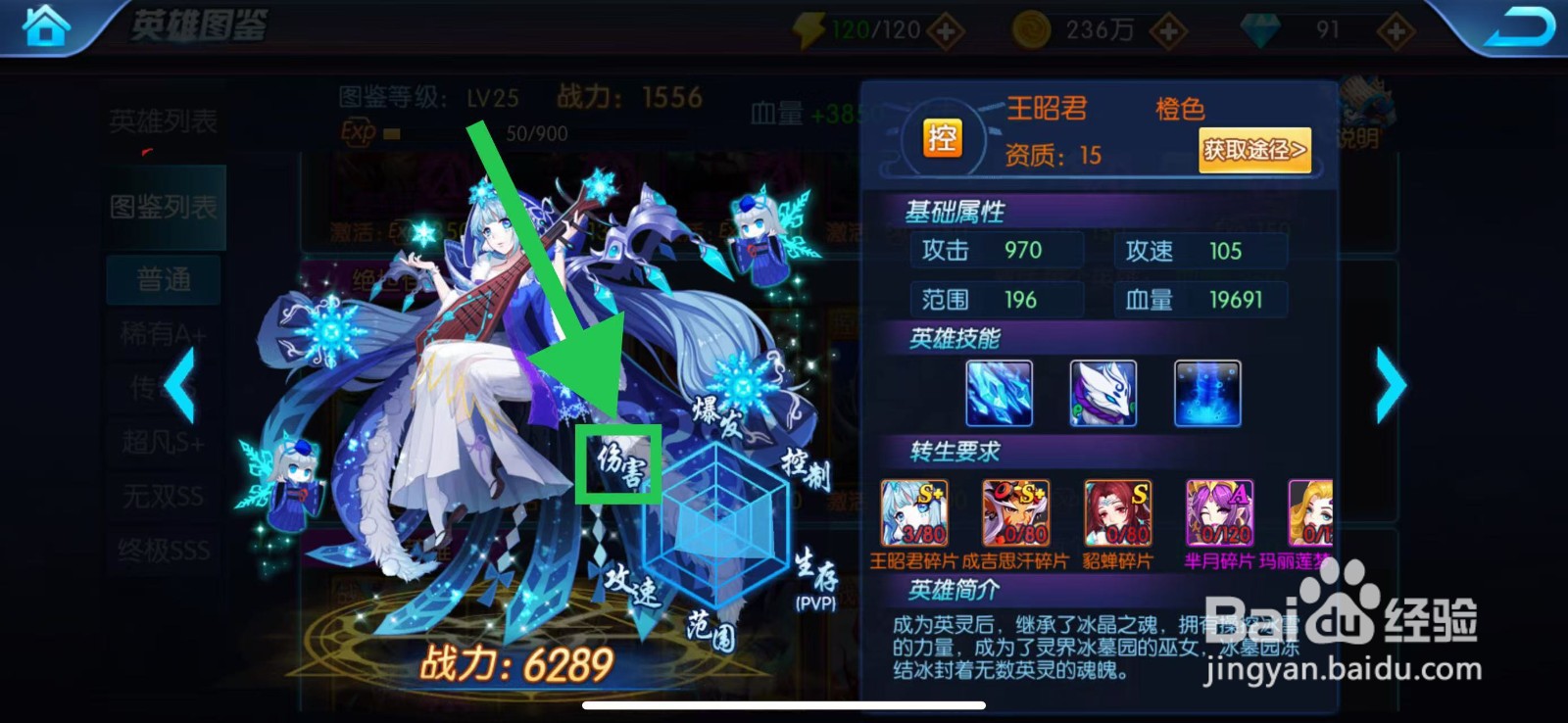Click the plus icon beside the energy 120/120 counter
The height and width of the screenshot is (723, 1568).
tap(946, 28)
